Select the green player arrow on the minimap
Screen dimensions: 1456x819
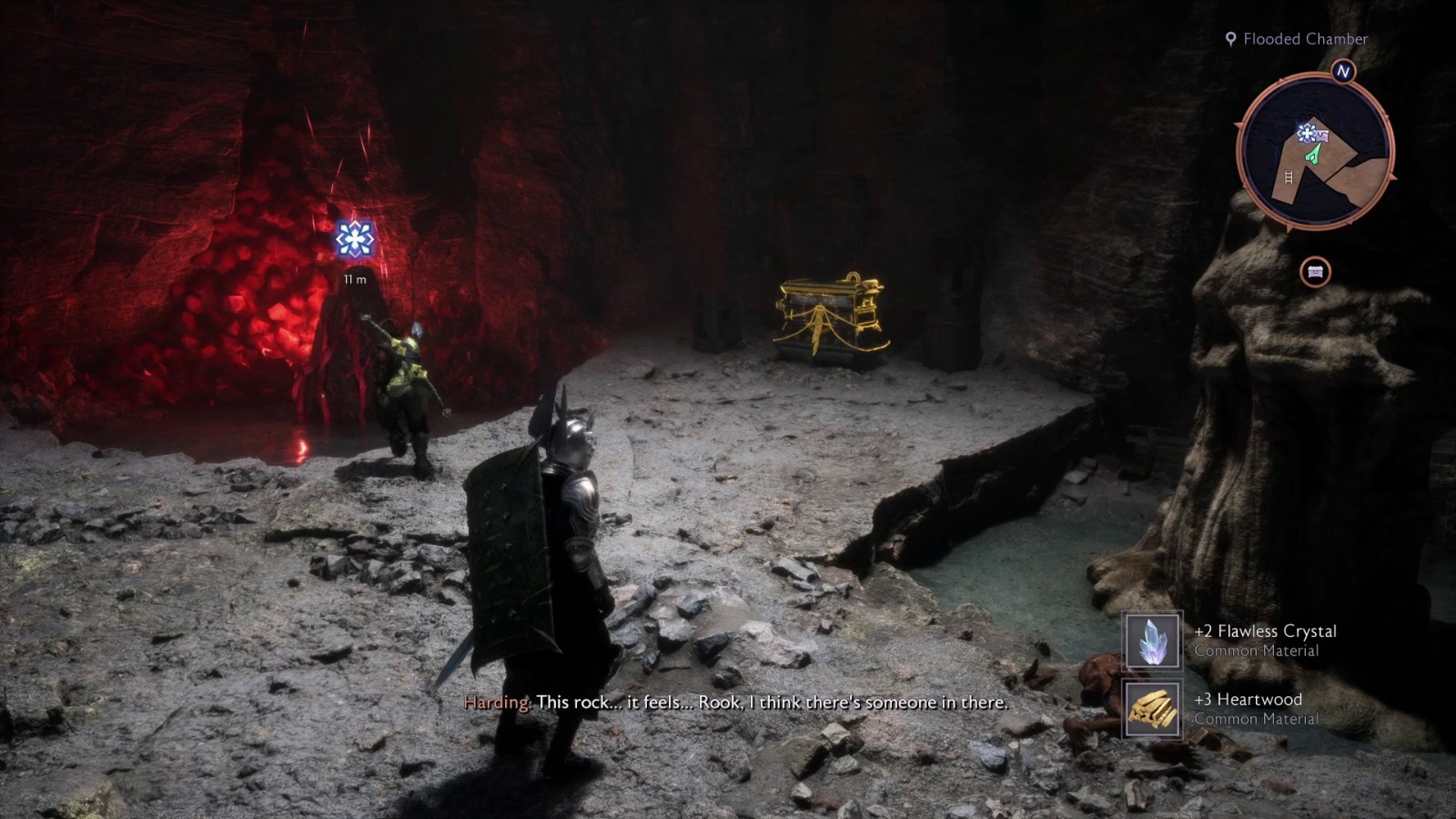click(x=1313, y=157)
